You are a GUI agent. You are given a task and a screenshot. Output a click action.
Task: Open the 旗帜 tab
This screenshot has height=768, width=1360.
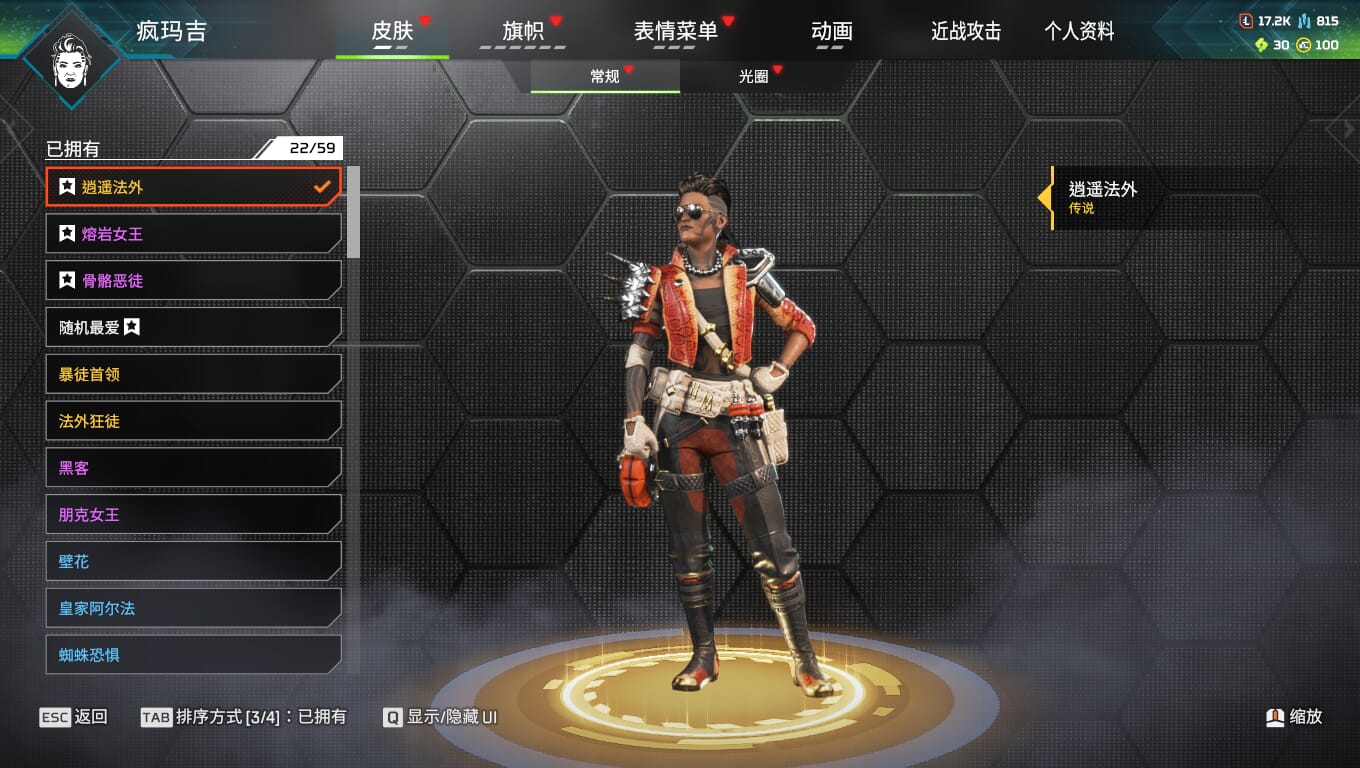[523, 32]
